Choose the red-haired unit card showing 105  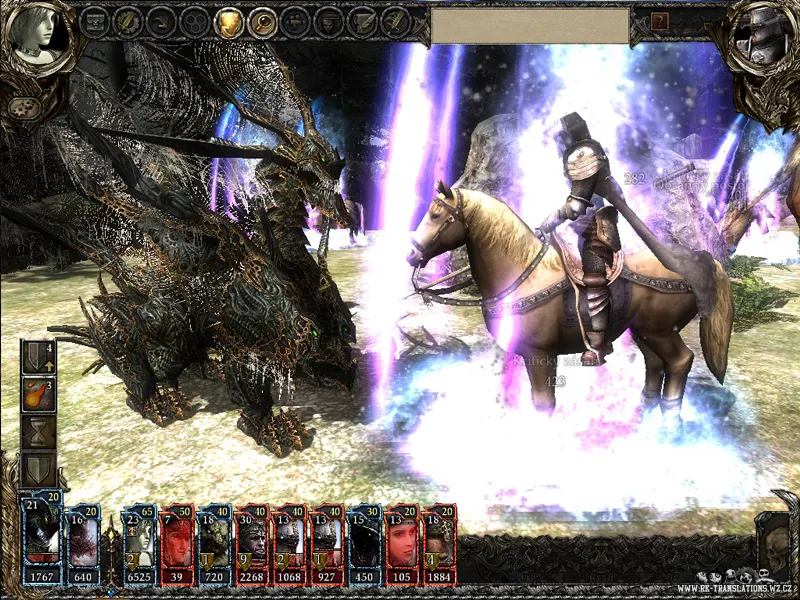(402, 543)
